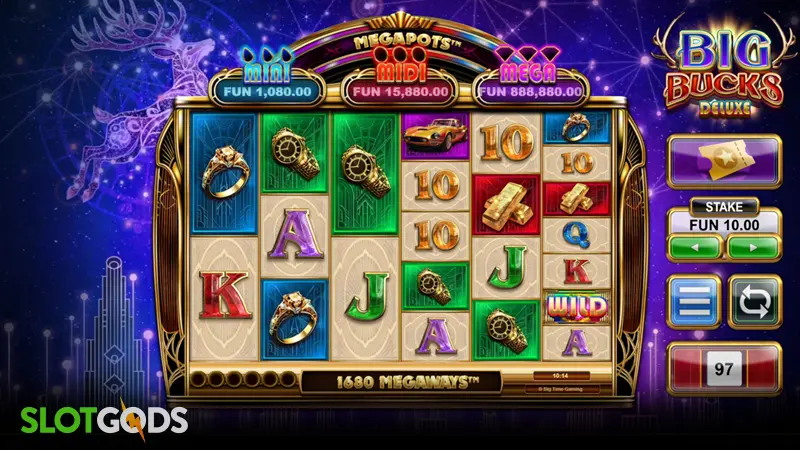Decrease the stake with the left arrow

pyautogui.click(x=696, y=247)
